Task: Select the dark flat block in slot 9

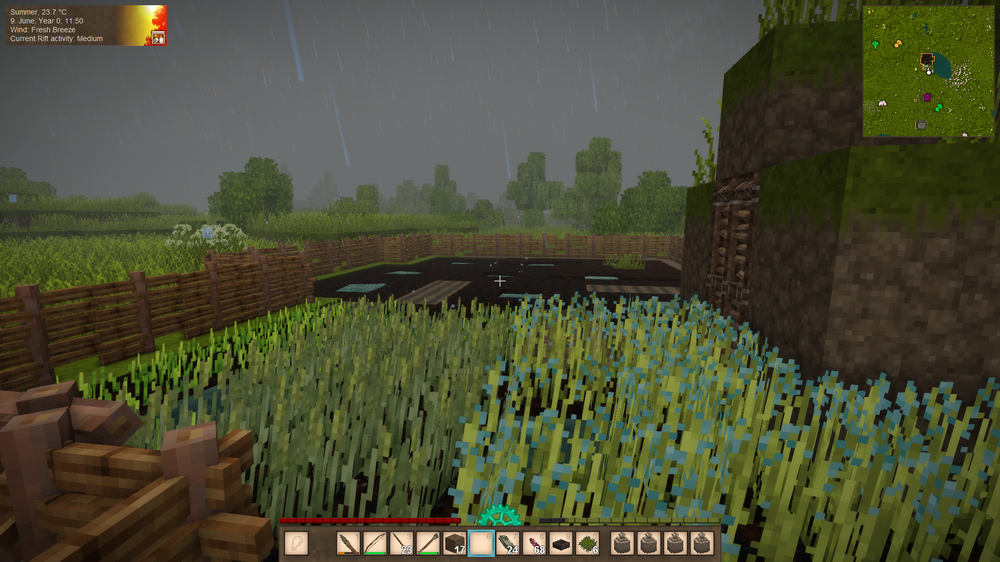Action: coord(561,544)
